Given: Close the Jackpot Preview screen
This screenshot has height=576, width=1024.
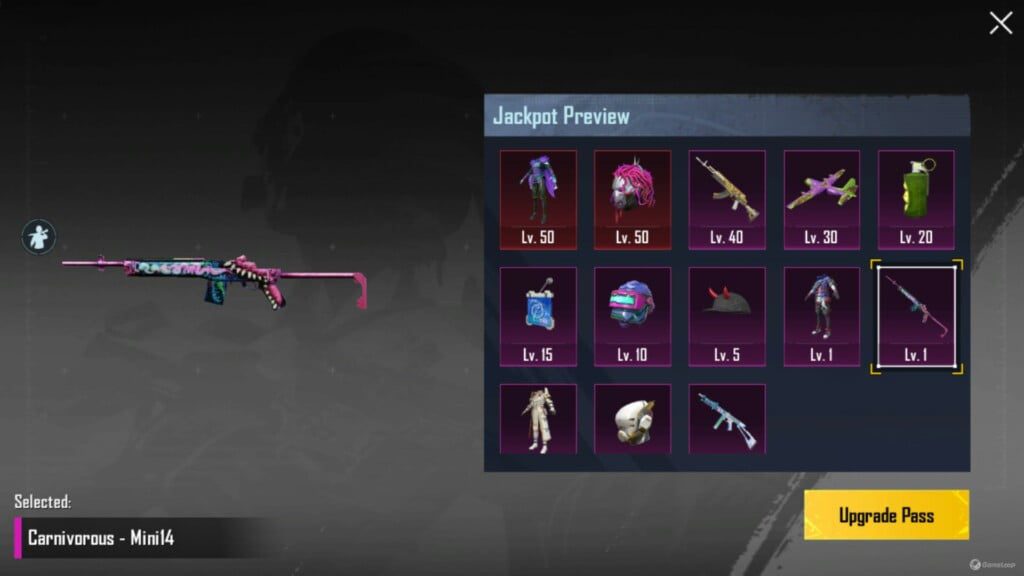Looking at the screenshot, I should coord(1000,23).
